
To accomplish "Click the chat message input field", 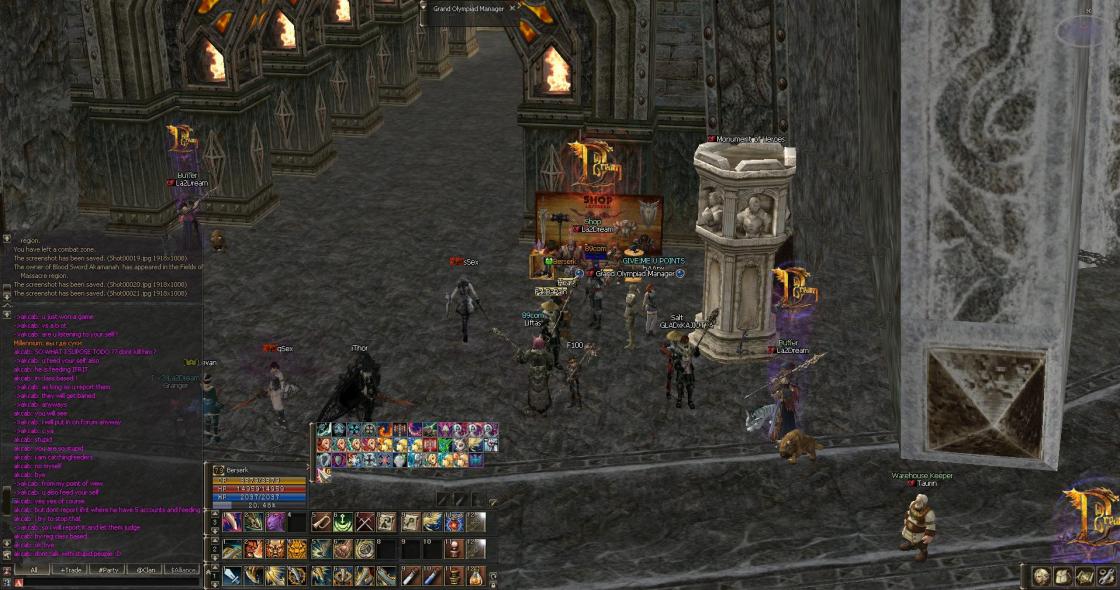I will pyautogui.click(x=110, y=582).
